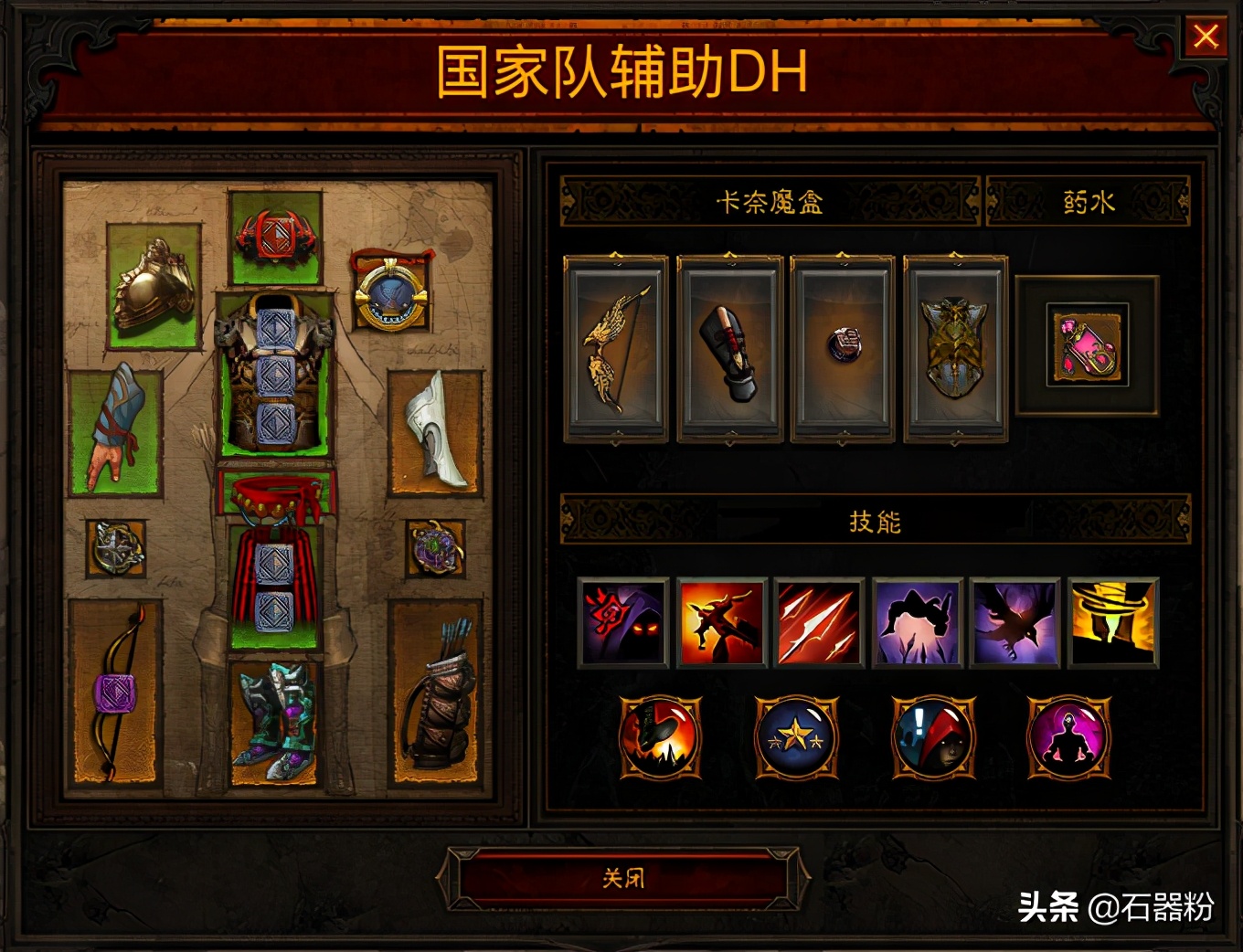Select the Sentry turret skill icon
This screenshot has width=1243, height=952.
[x=1111, y=624]
